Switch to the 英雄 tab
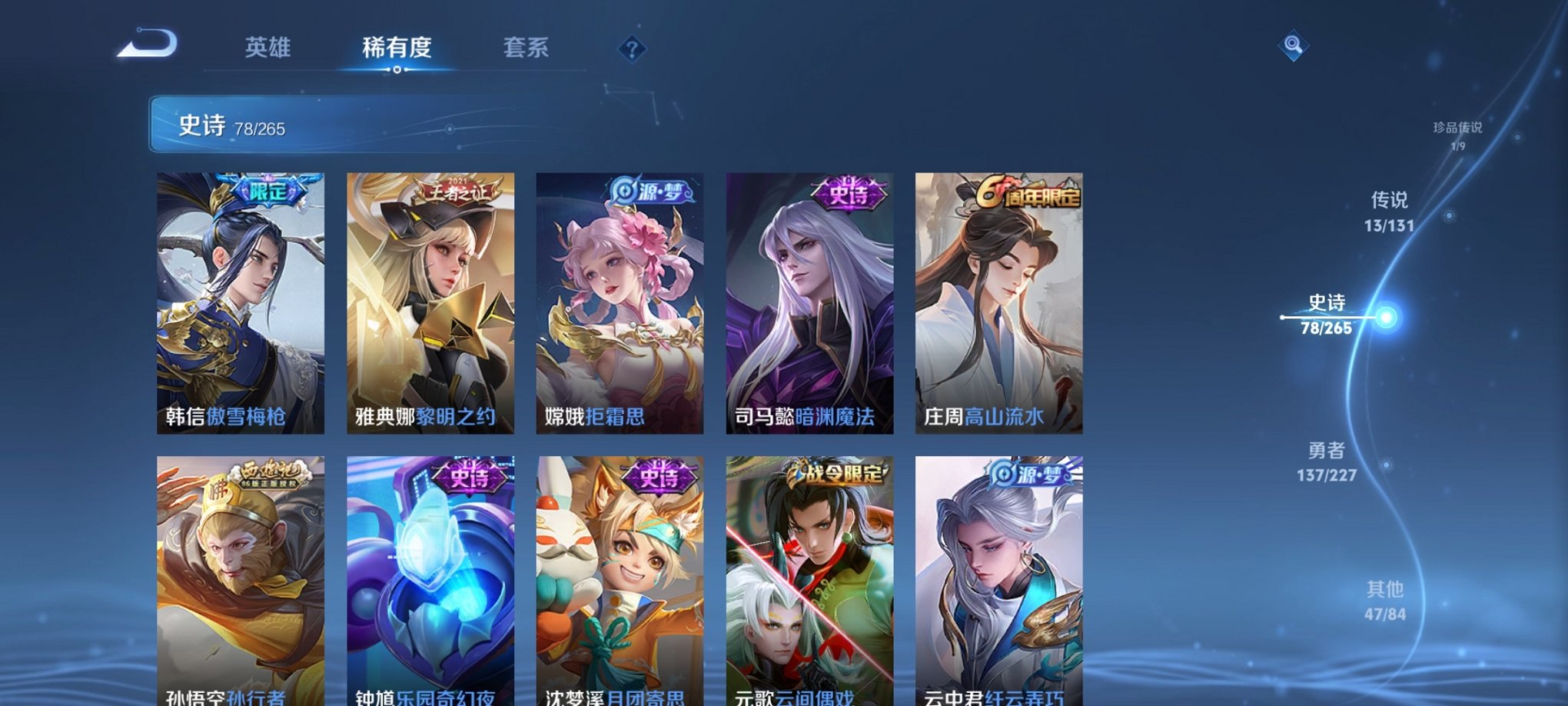The height and width of the screenshot is (706, 1568). coord(271,48)
